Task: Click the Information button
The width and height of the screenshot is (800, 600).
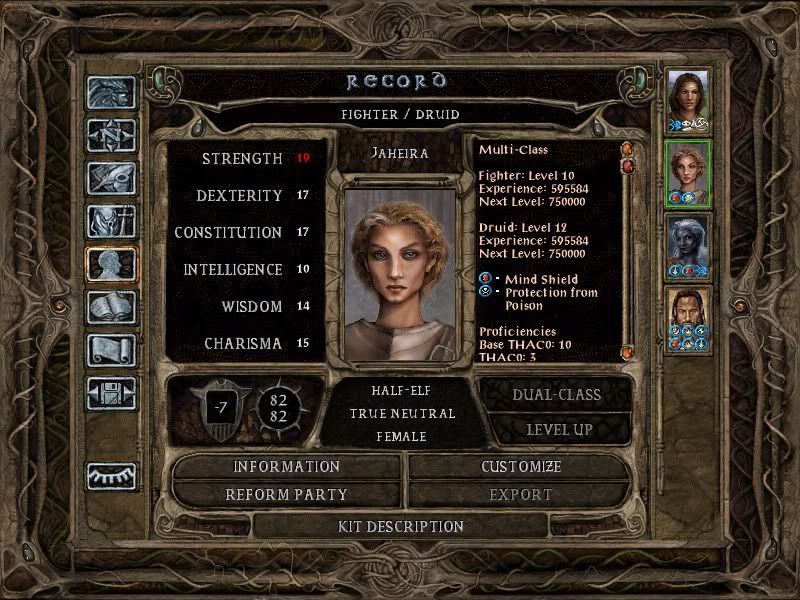Action: tap(287, 467)
